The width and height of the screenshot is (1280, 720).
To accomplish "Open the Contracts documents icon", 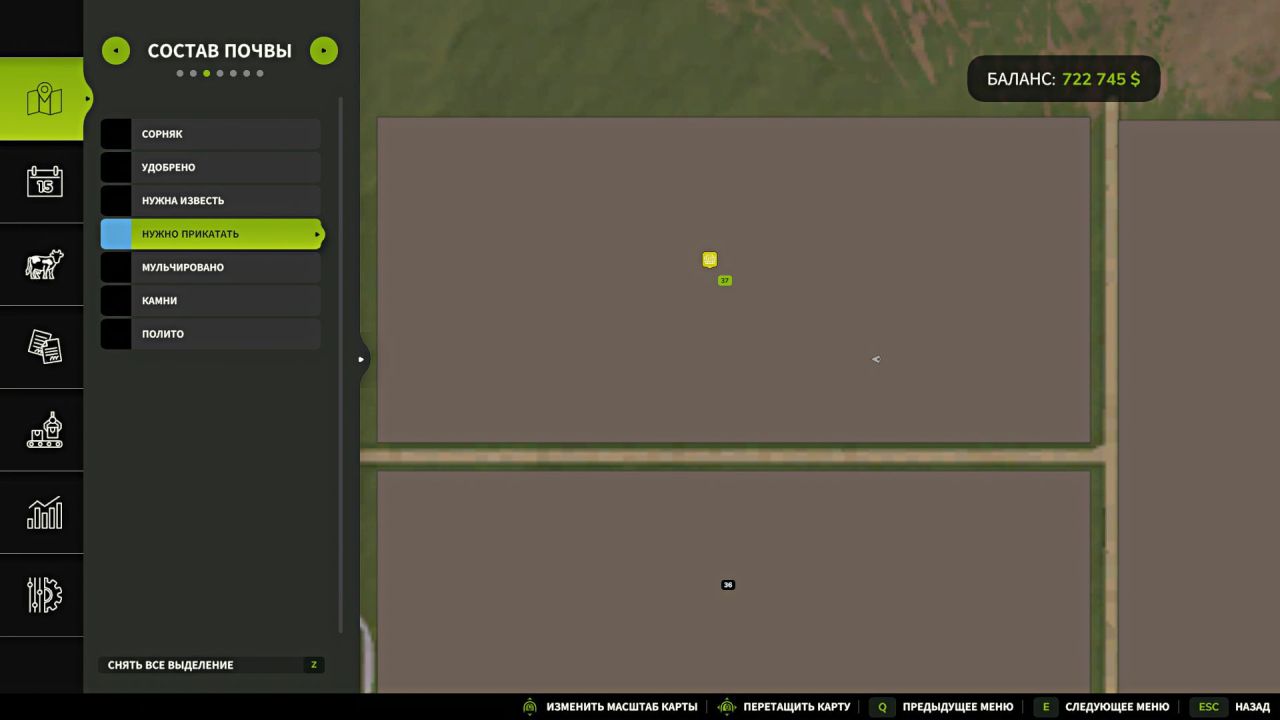I will coord(42,347).
